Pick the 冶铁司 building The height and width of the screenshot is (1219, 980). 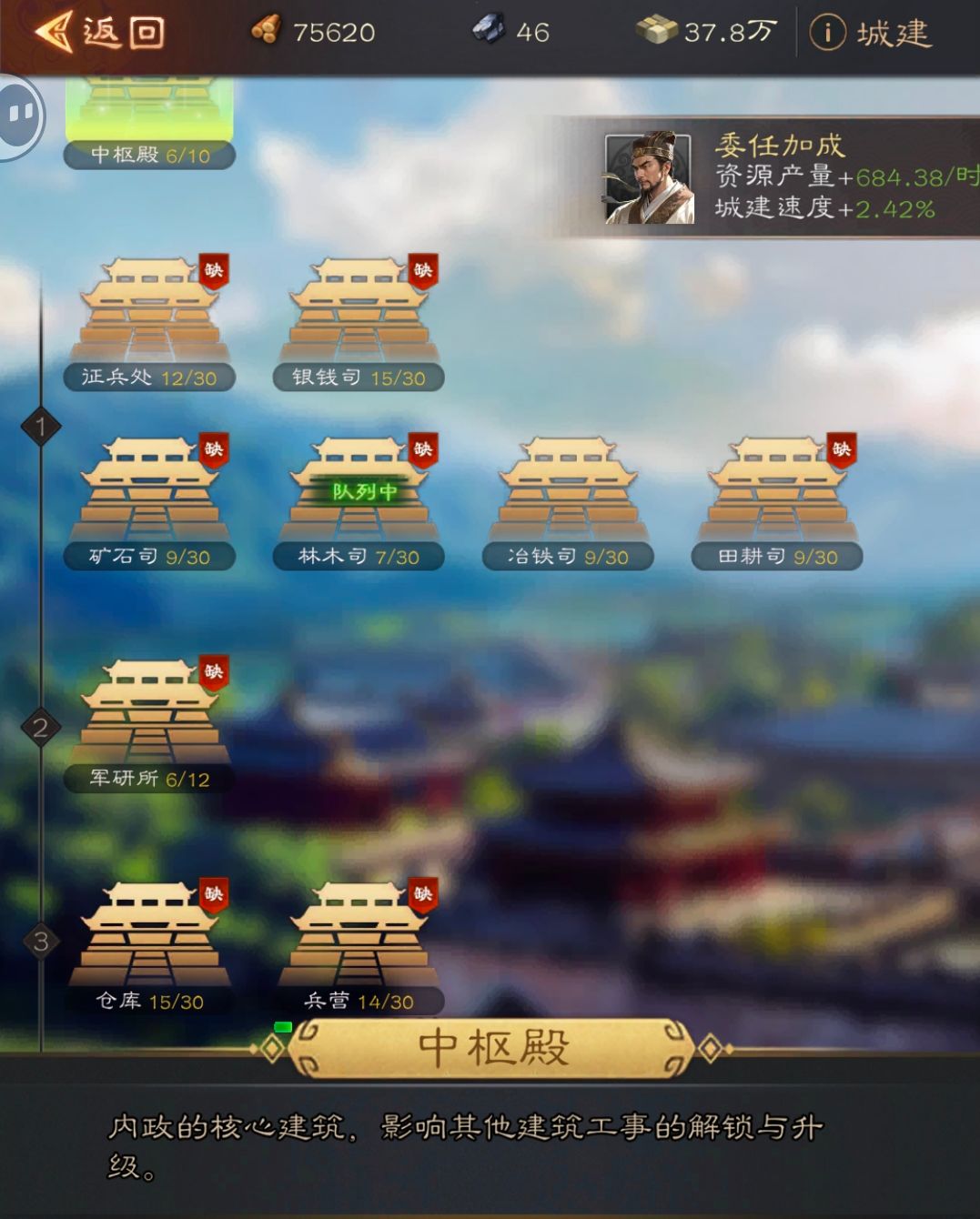[568, 493]
